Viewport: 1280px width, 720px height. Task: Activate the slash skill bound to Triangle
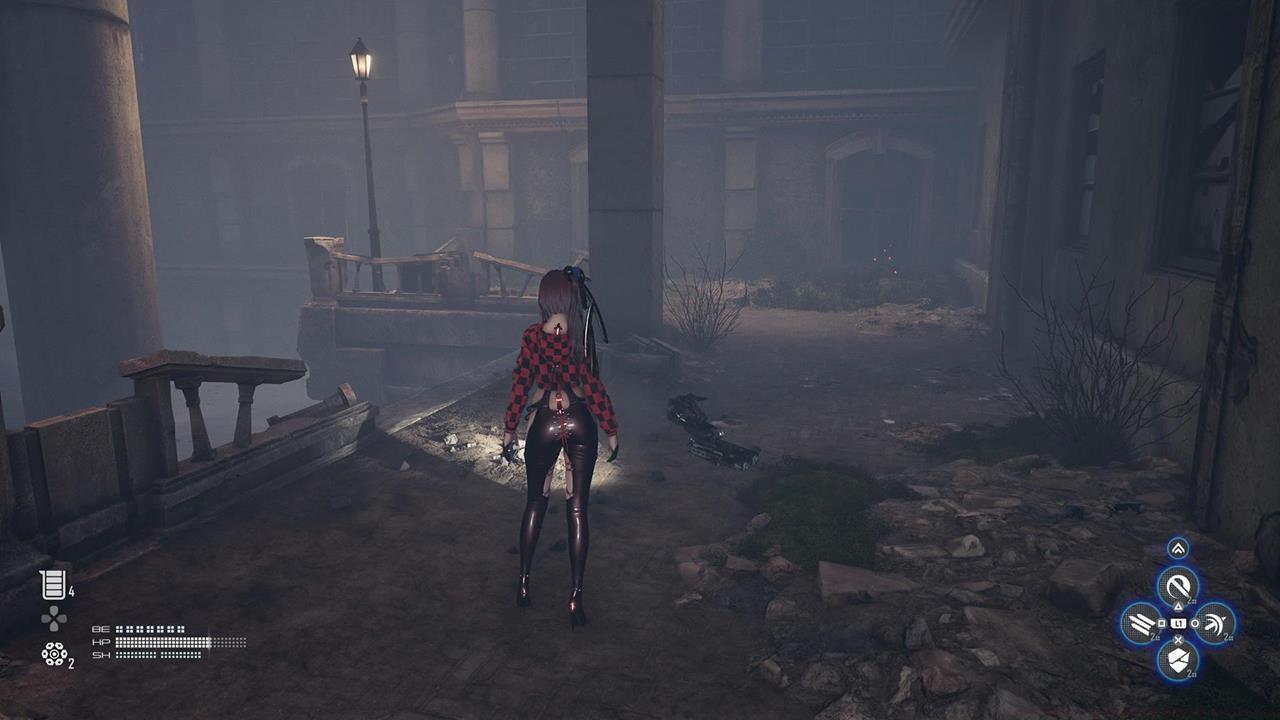tap(1177, 587)
